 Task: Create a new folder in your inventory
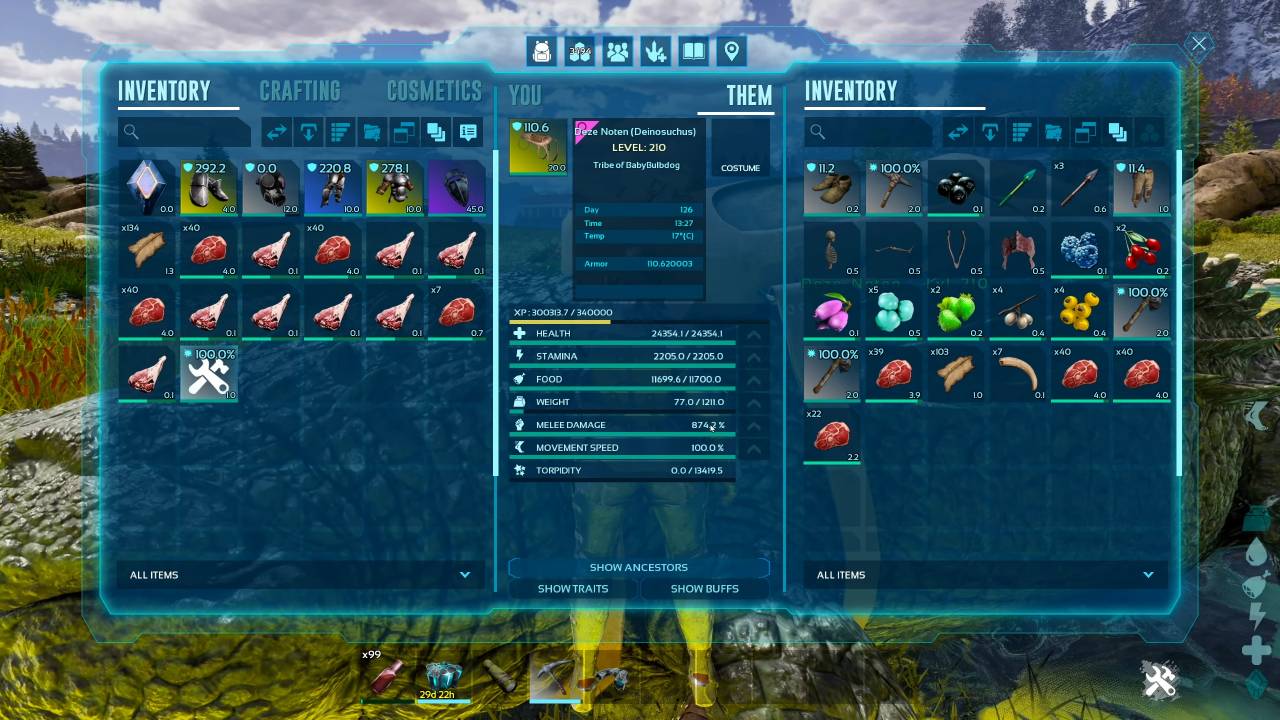coord(372,131)
